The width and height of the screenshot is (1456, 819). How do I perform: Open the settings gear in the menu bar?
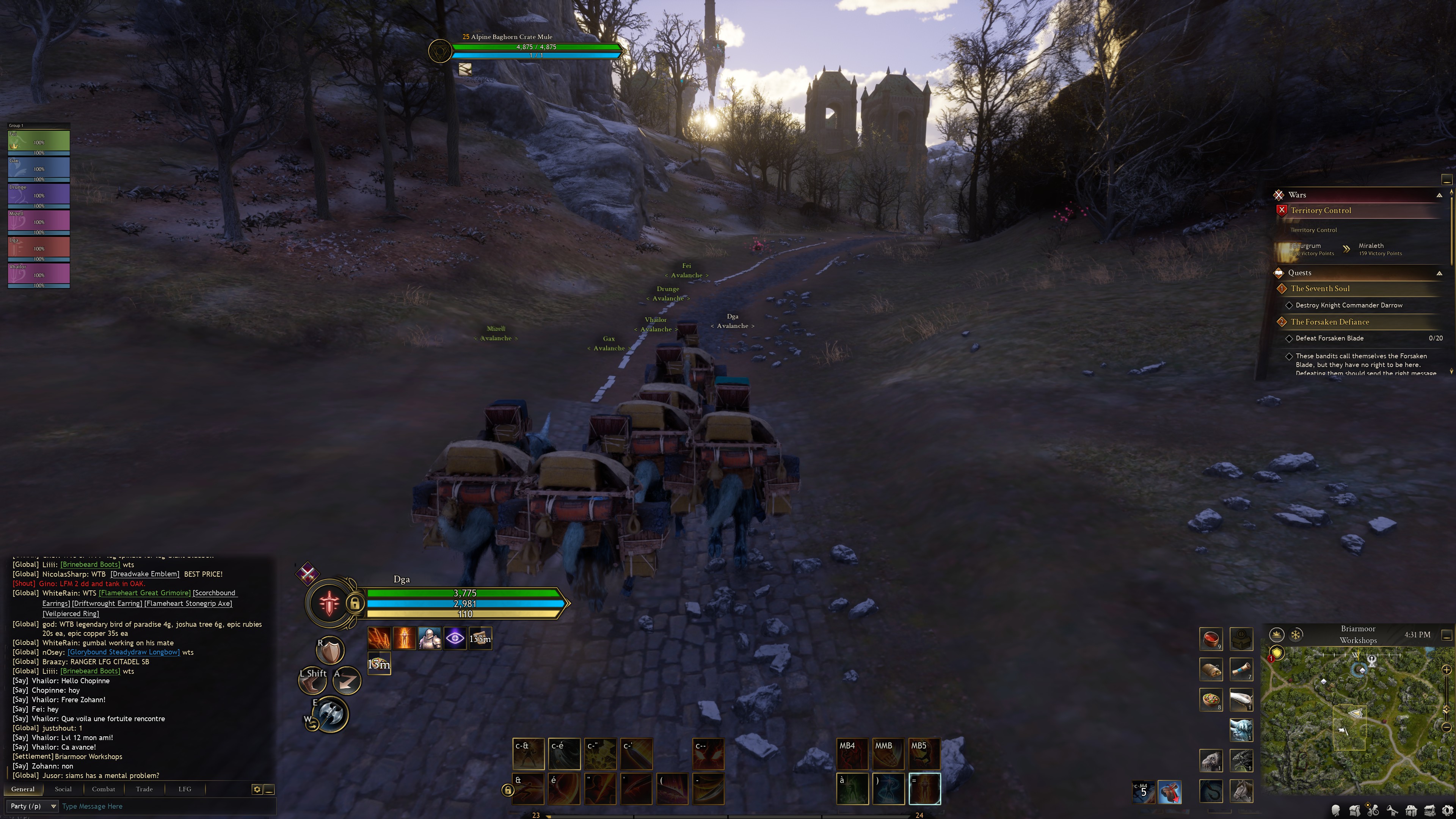1448,811
